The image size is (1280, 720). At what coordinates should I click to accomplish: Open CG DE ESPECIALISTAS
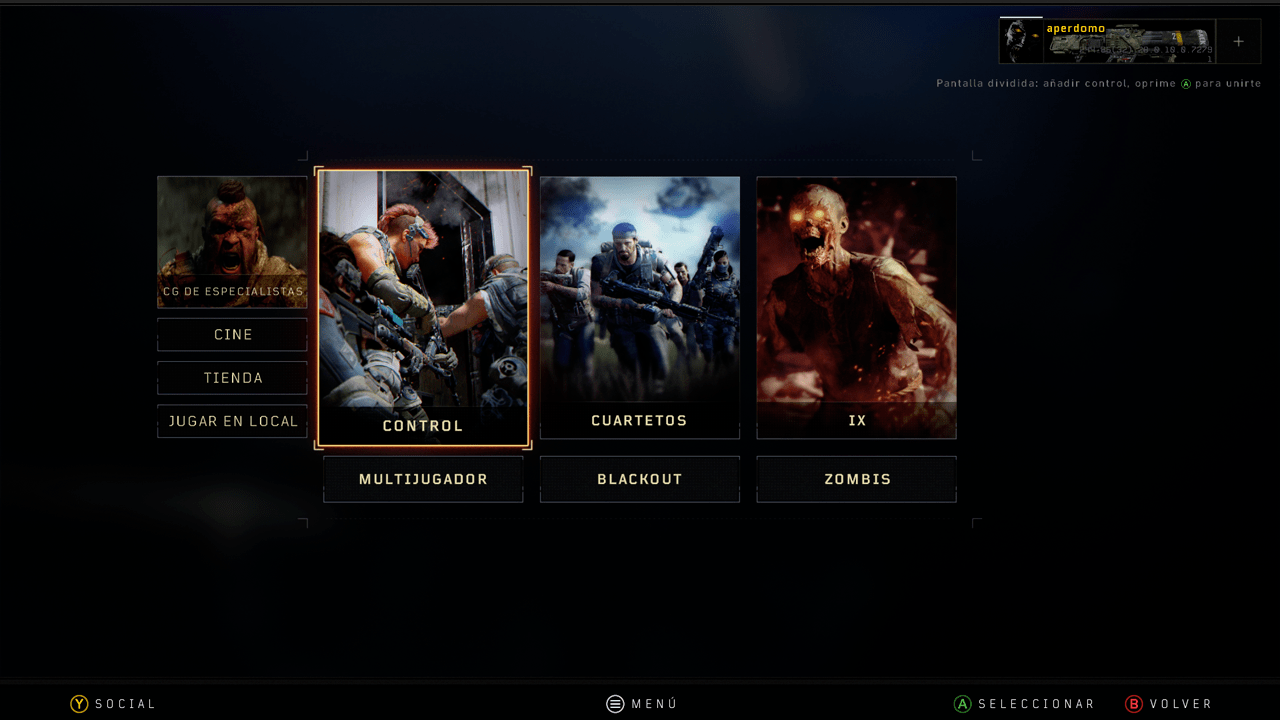(x=232, y=242)
